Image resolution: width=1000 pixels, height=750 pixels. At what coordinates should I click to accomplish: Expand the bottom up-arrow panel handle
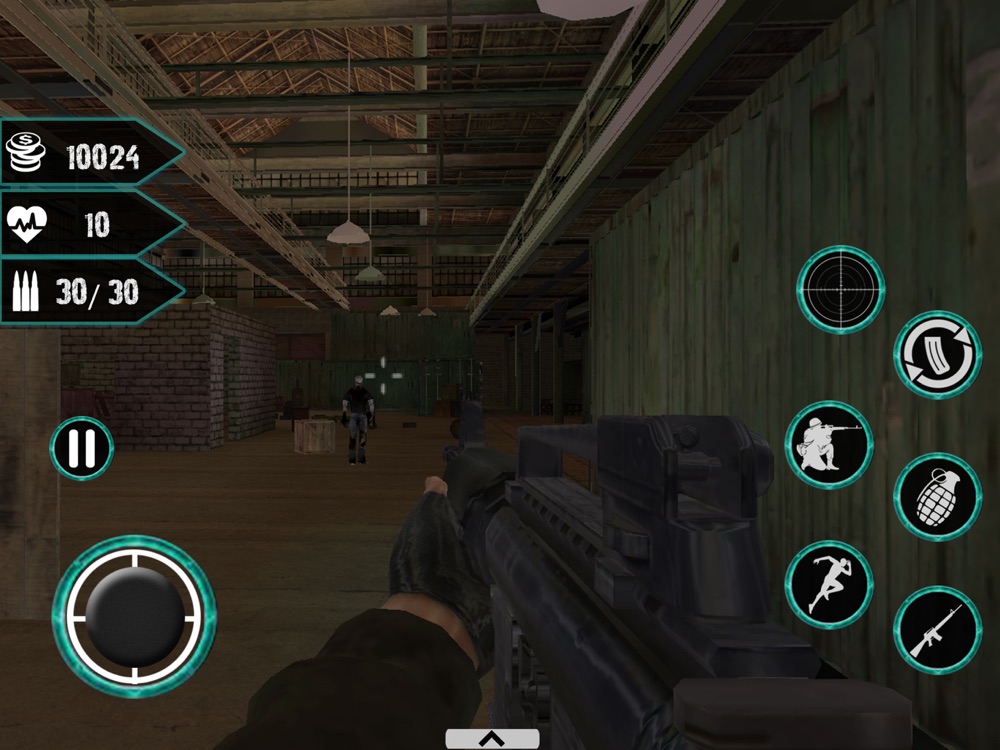[x=492, y=739]
